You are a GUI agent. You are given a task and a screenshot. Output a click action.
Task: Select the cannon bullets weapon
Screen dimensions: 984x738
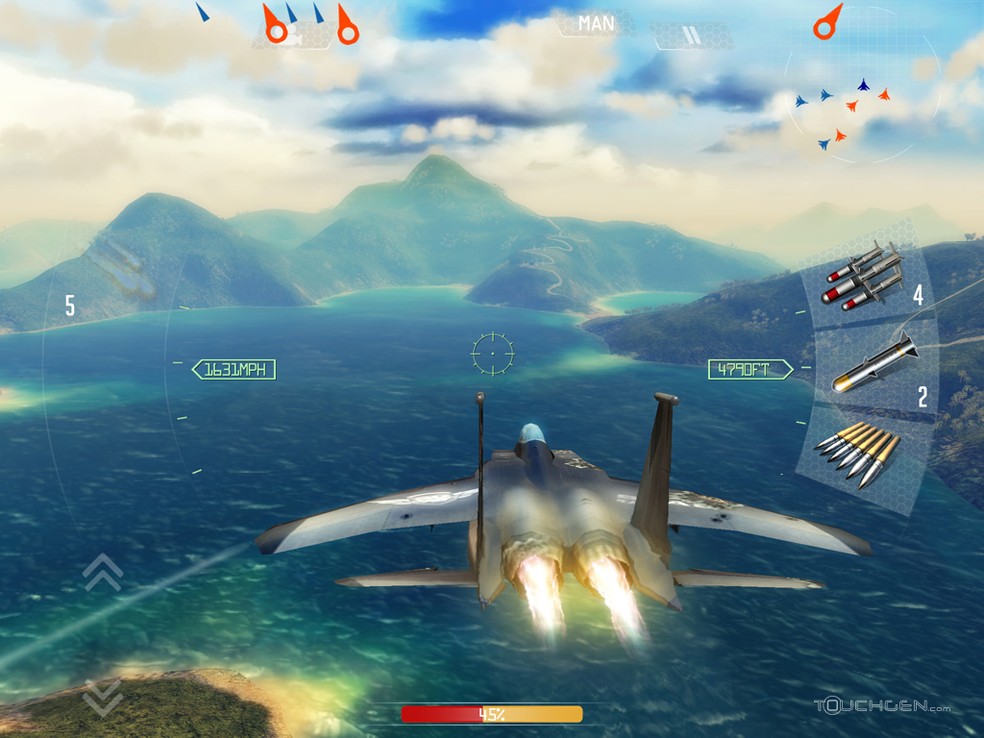[858, 455]
